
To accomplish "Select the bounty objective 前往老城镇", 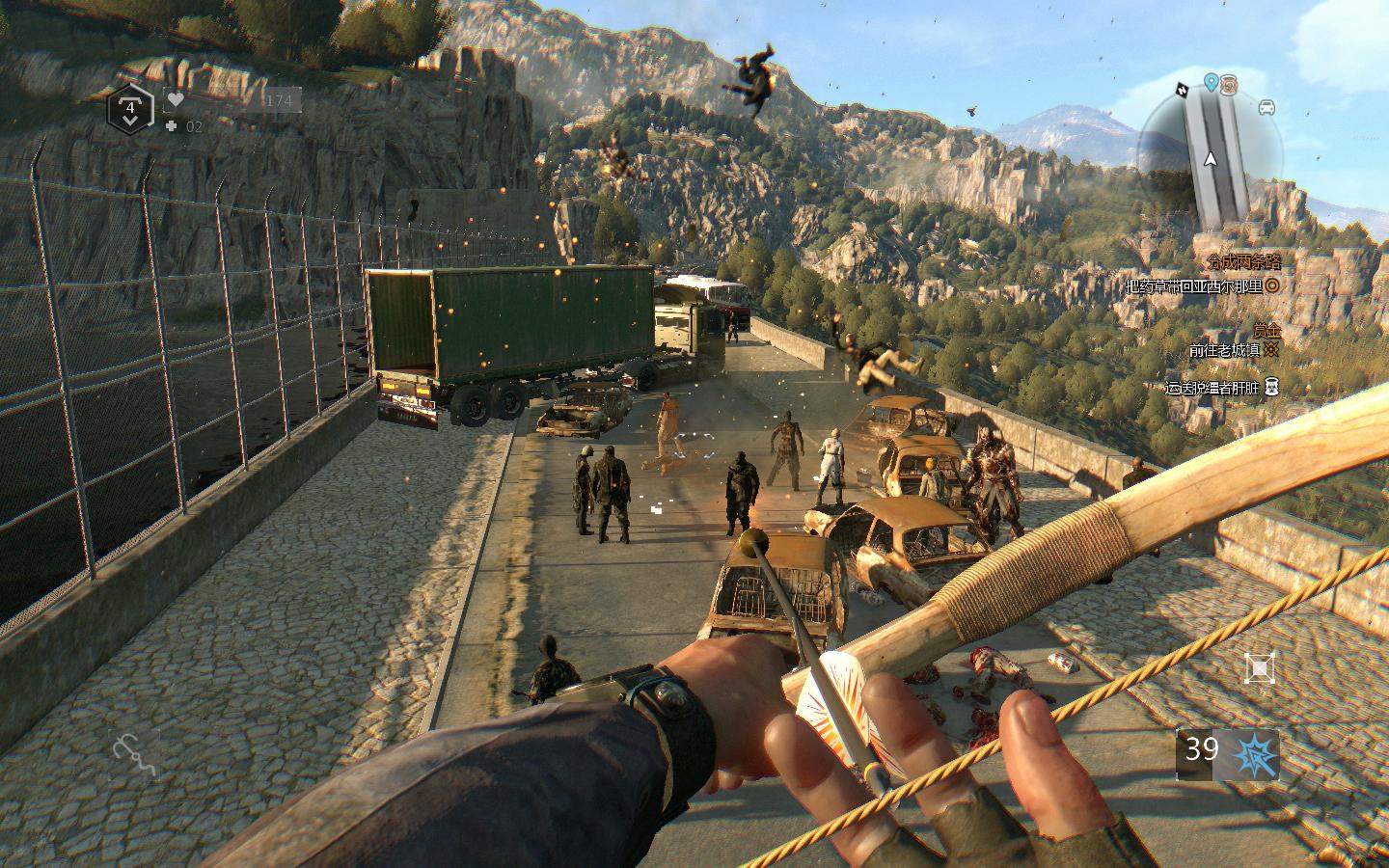I will pos(1225,351).
